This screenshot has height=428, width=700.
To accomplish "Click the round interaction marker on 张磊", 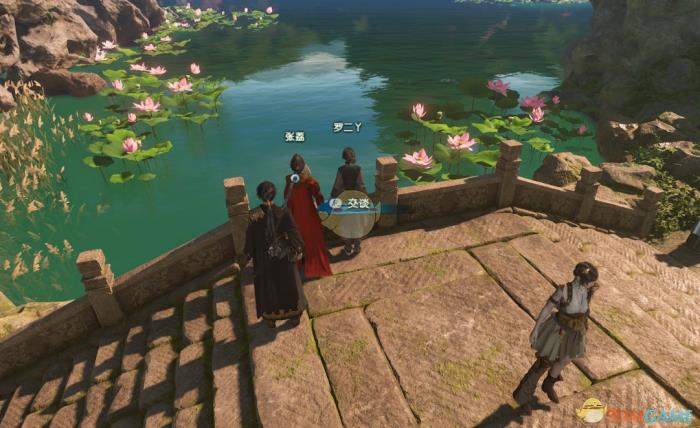I will 293,178.
